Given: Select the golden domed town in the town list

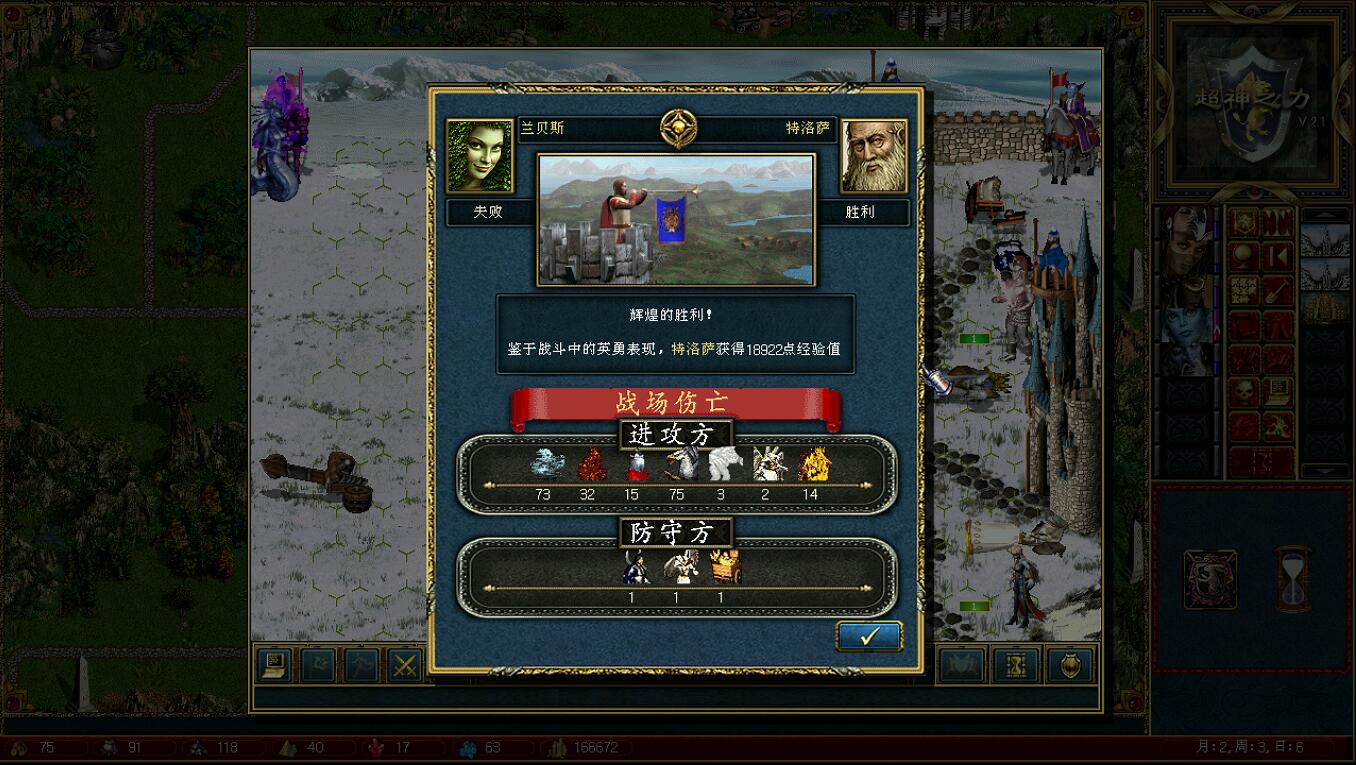Looking at the screenshot, I should 1325,309.
